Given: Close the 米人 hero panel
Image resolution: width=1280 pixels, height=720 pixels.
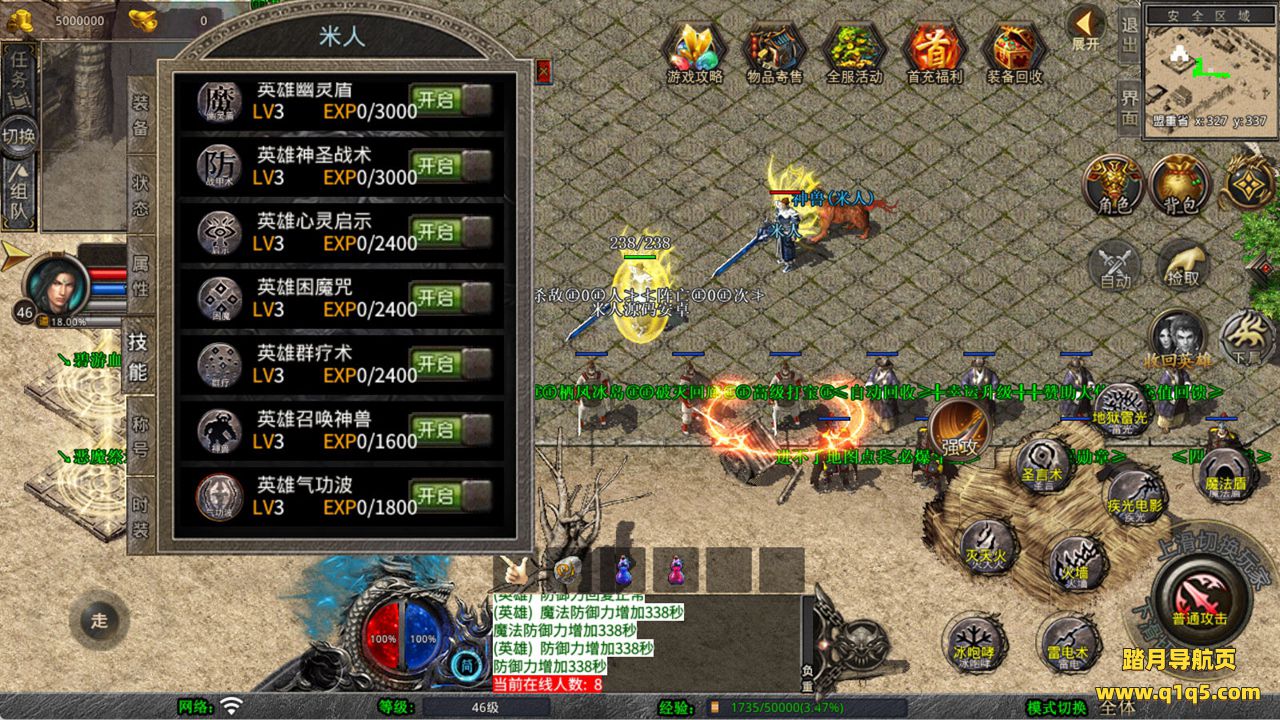Looking at the screenshot, I should tap(543, 70).
